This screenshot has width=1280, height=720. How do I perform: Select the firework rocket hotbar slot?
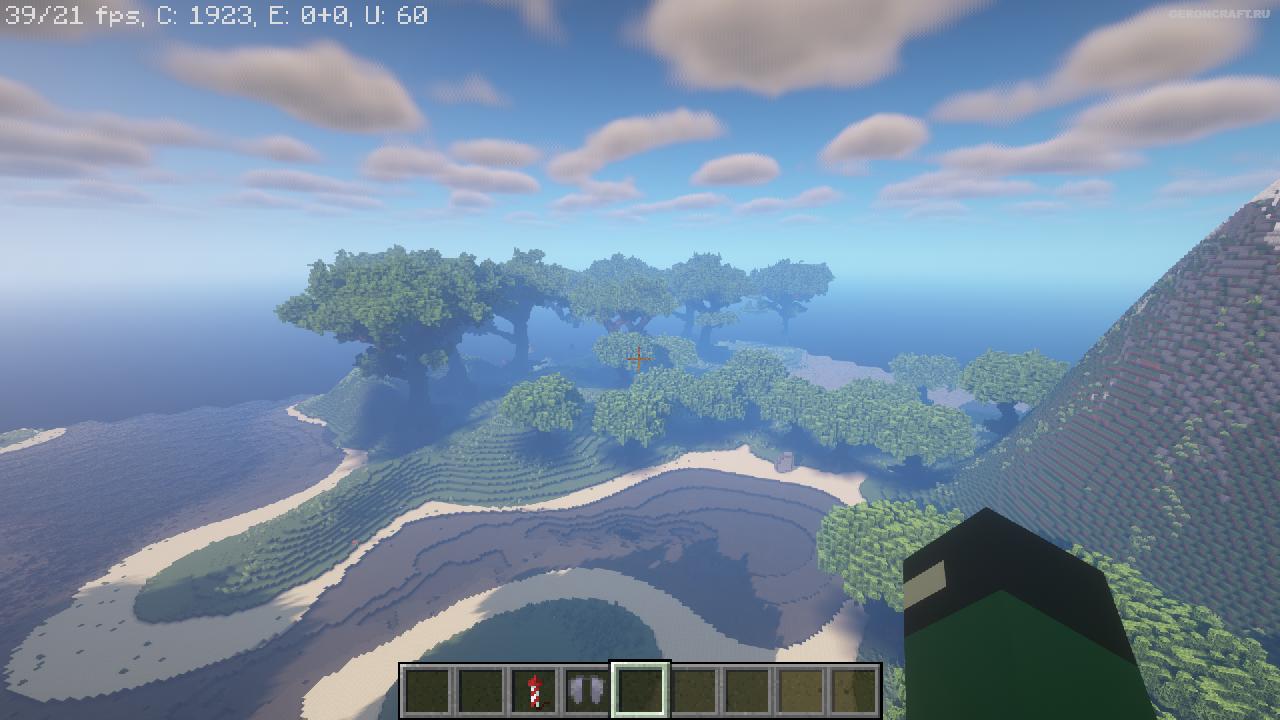(x=534, y=691)
